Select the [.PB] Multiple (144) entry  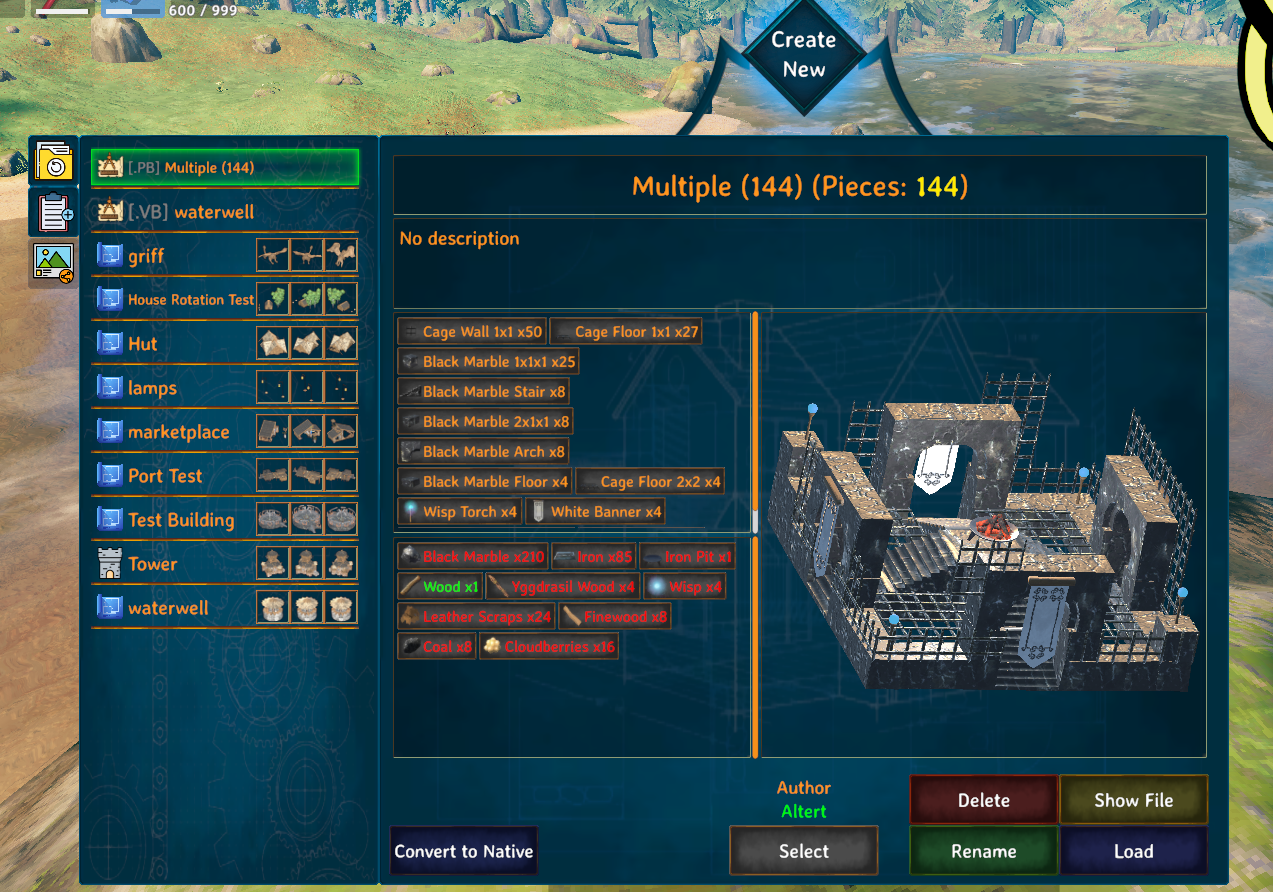click(x=225, y=168)
